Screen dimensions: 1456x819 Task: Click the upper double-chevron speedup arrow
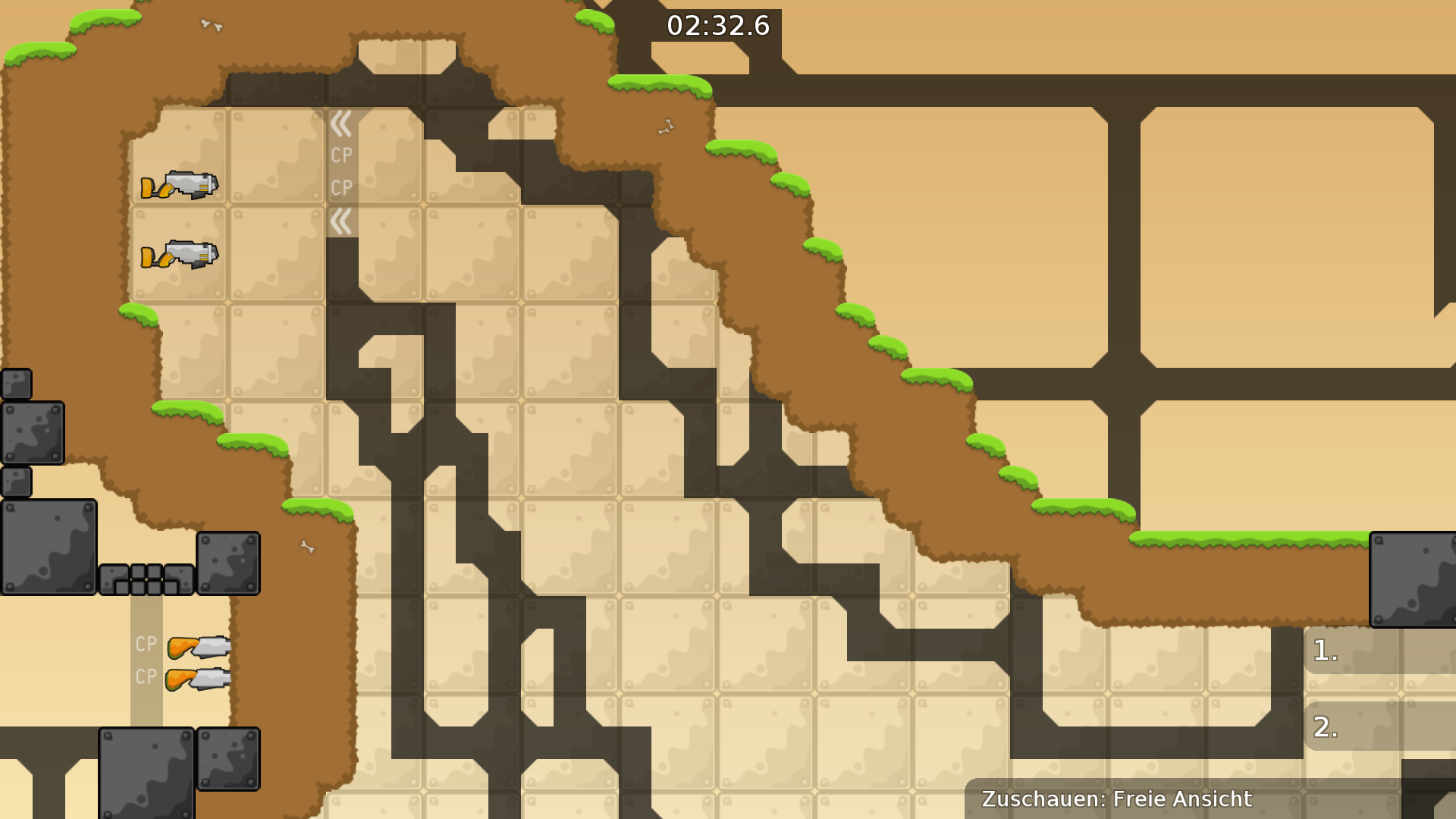point(342,122)
